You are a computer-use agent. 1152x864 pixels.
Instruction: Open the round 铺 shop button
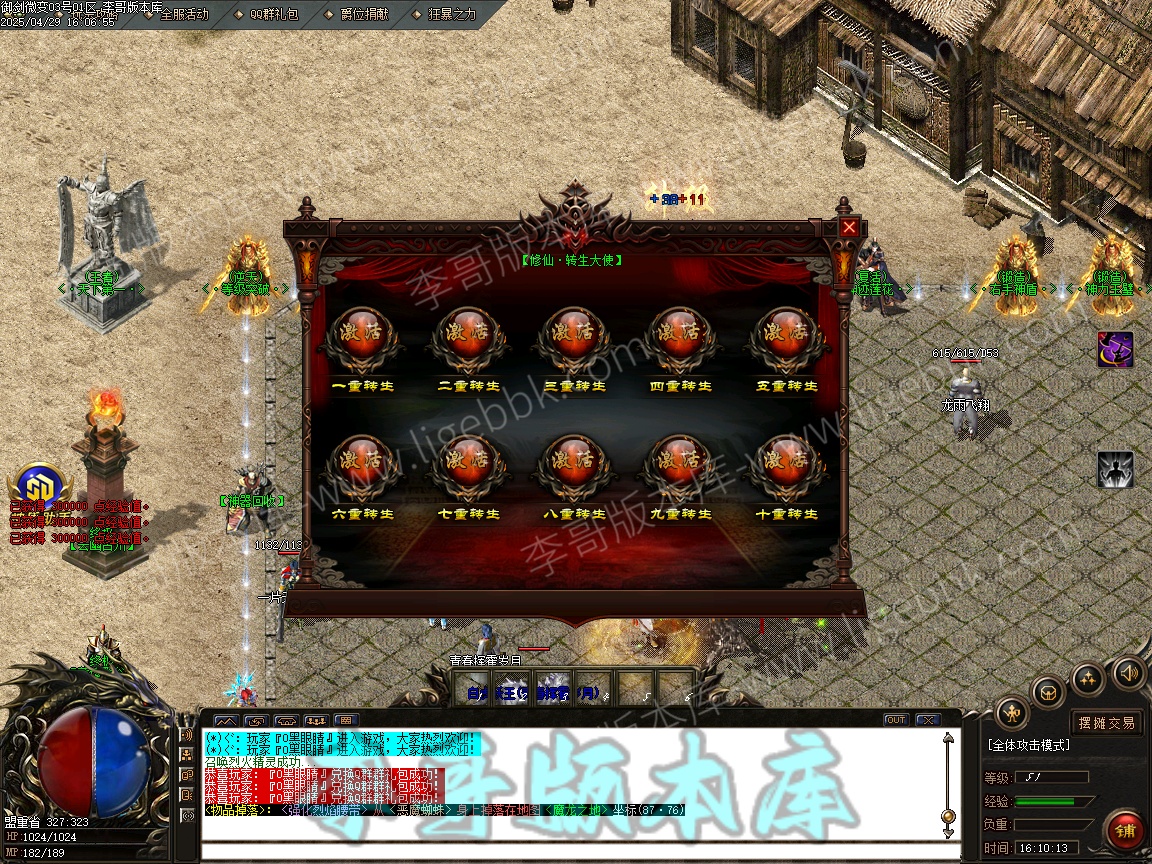tap(1125, 831)
